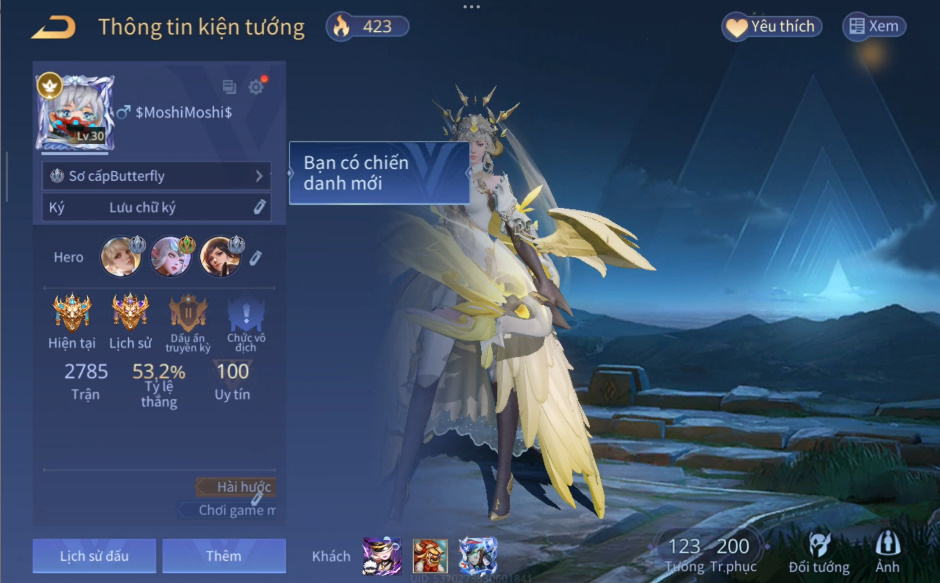The height and width of the screenshot is (583, 940).
Task: Open the Ảnh photo option
Action: [x=887, y=551]
